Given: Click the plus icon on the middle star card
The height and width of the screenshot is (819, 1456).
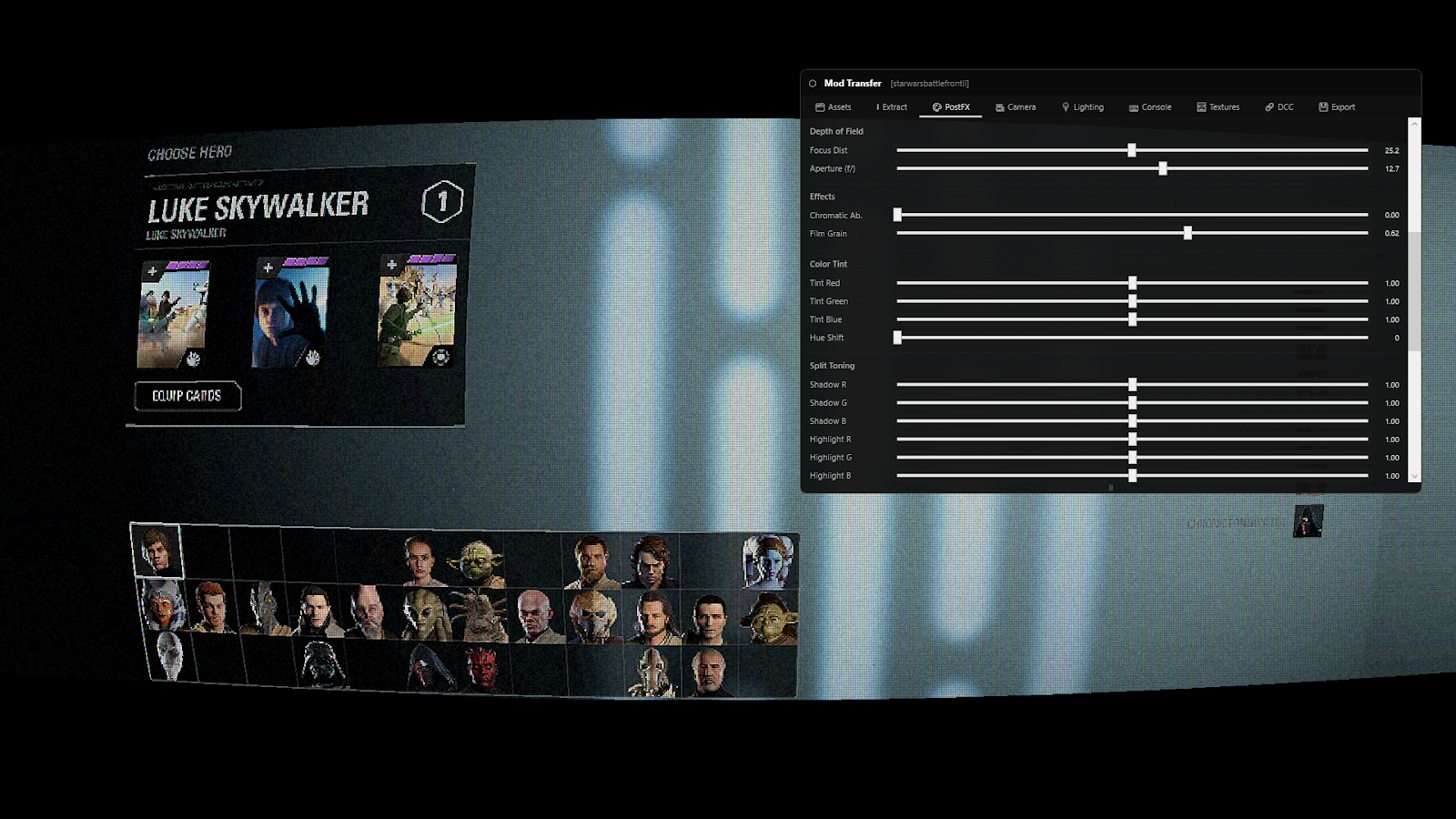Looking at the screenshot, I should 267,267.
